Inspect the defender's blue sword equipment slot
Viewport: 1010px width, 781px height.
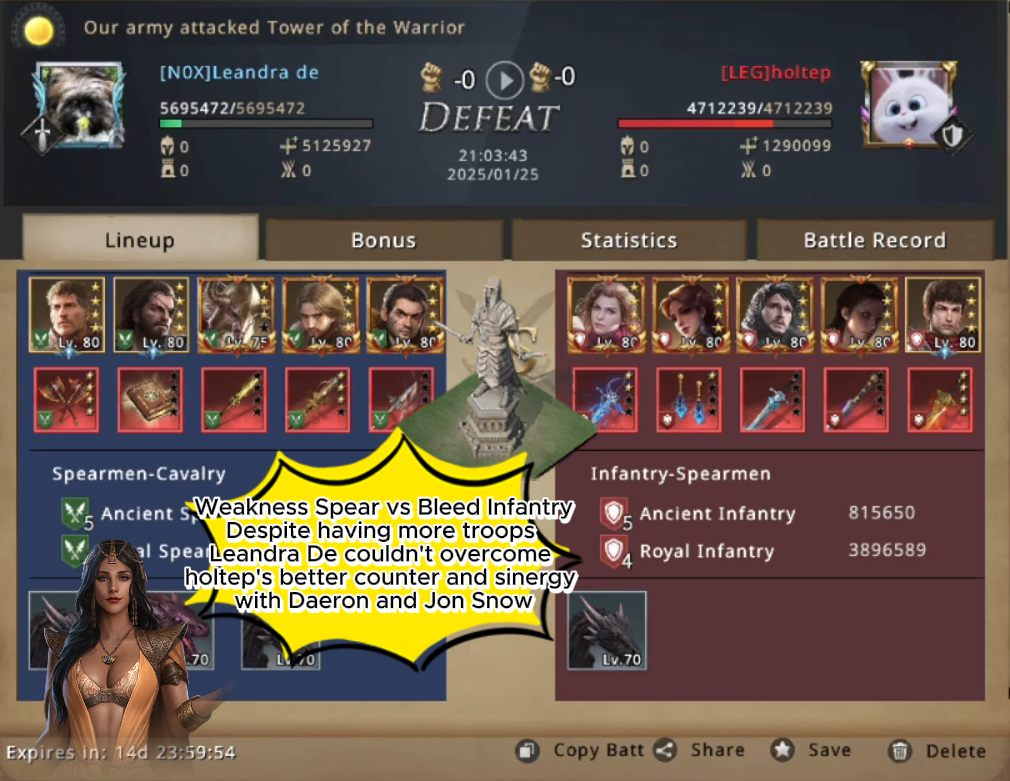[x=773, y=400]
